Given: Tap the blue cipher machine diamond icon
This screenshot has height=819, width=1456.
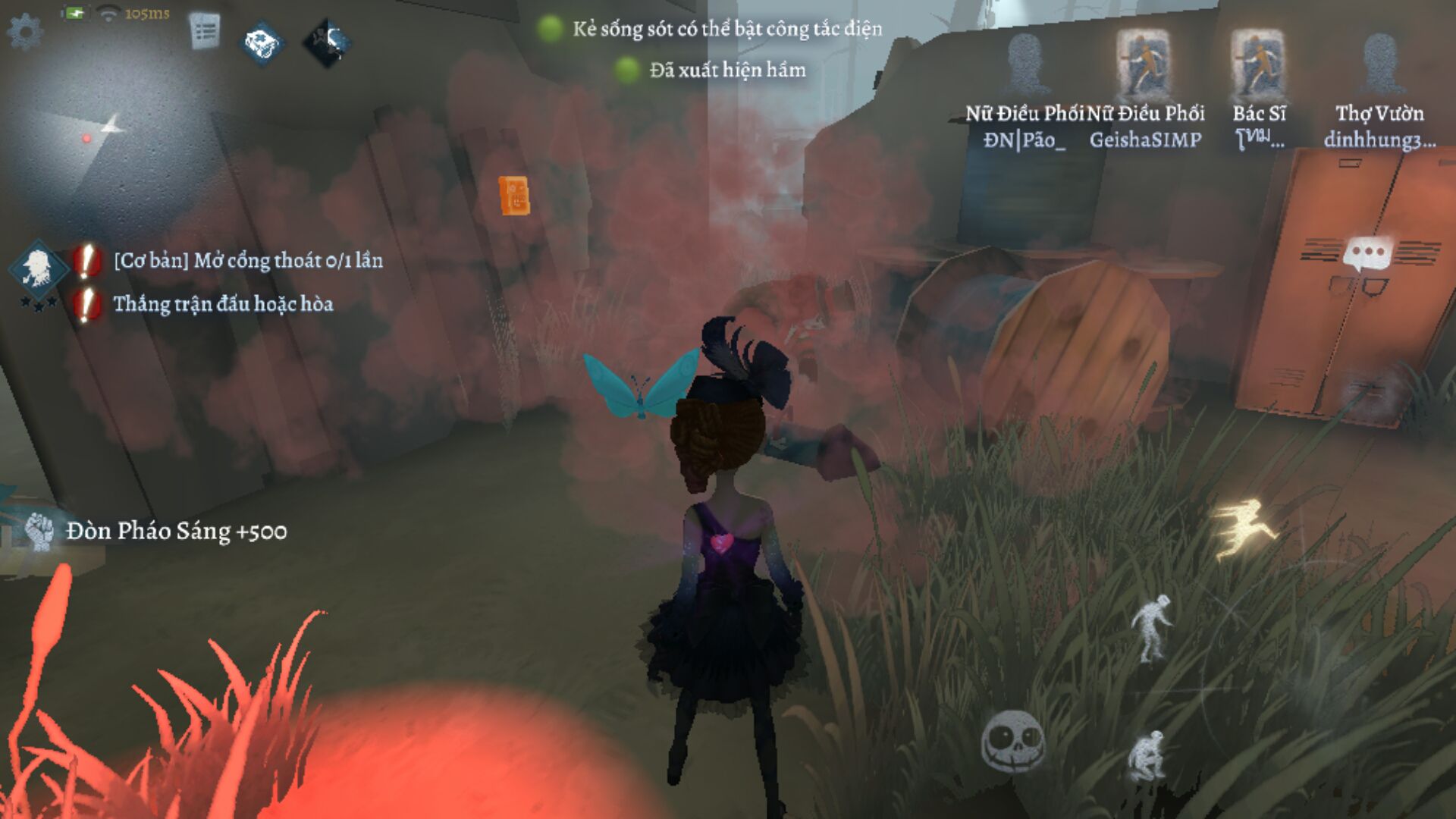Looking at the screenshot, I should (262, 43).
